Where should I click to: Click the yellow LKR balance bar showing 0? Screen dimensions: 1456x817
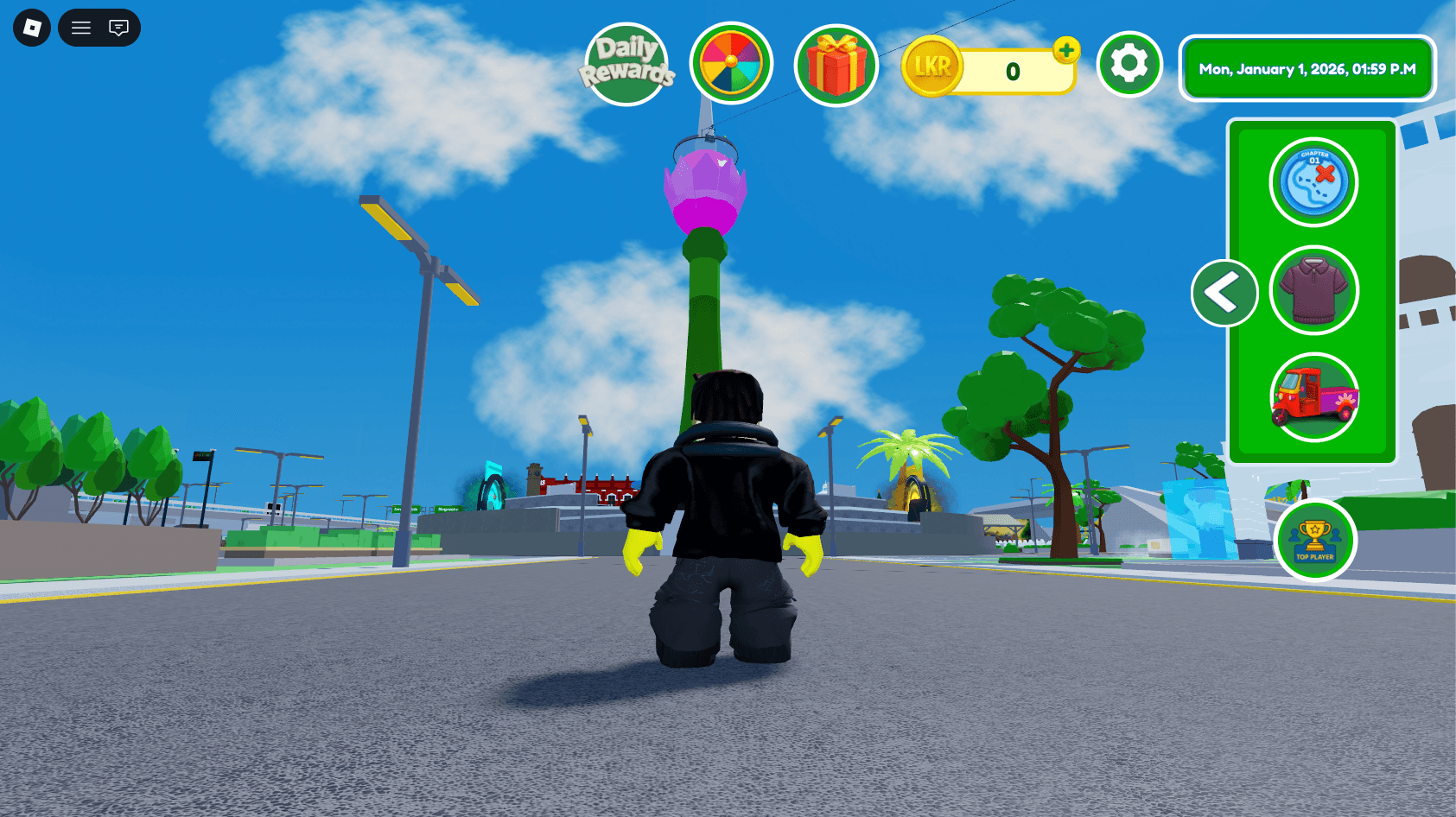(1011, 68)
